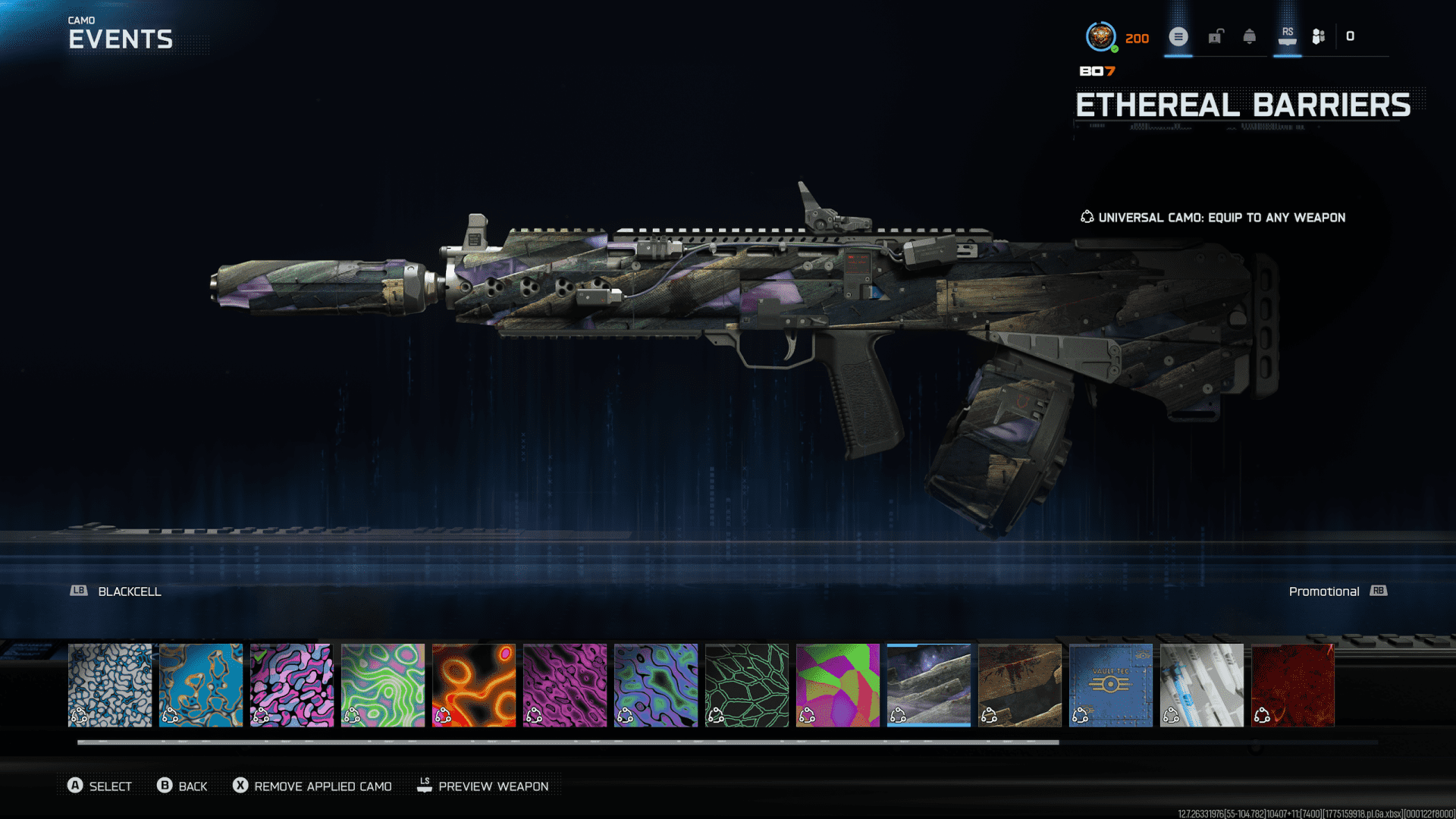
Task: Choose the blue camo with gold outlines
Action: pos(201,685)
